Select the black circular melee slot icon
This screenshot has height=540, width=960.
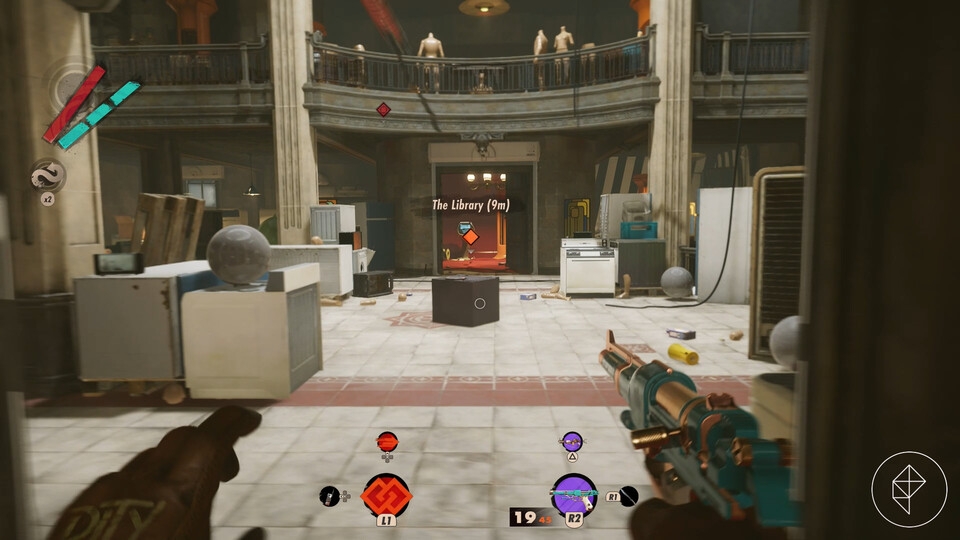click(x=628, y=495)
